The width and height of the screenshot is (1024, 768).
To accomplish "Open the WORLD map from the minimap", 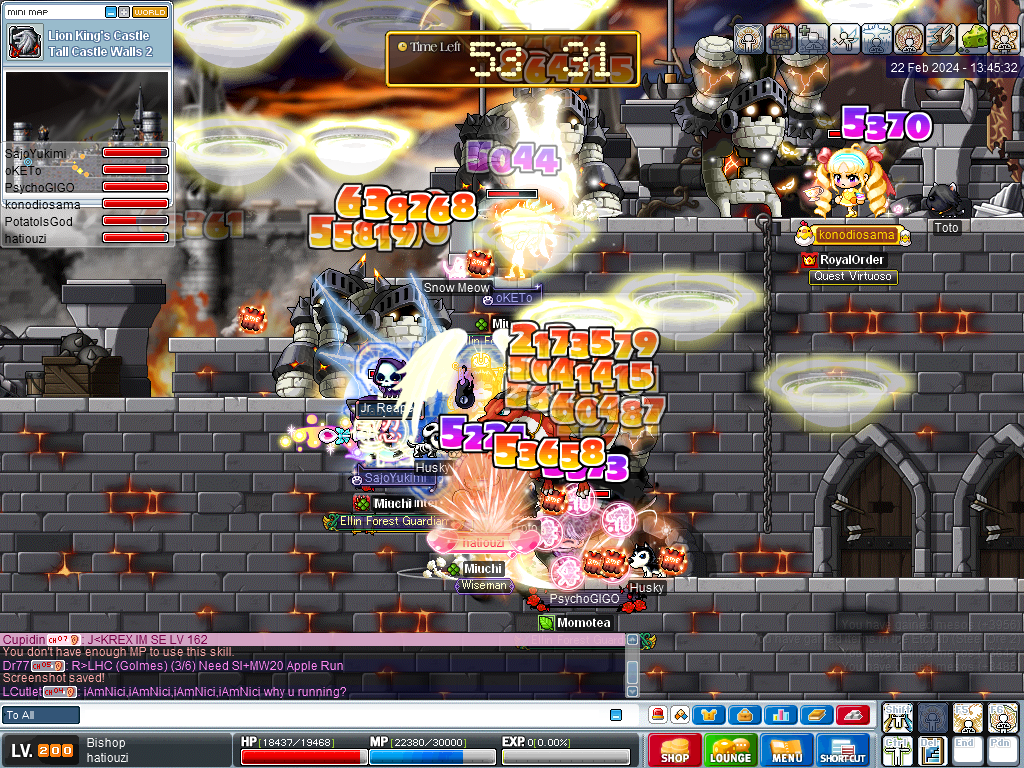I will click(x=150, y=12).
